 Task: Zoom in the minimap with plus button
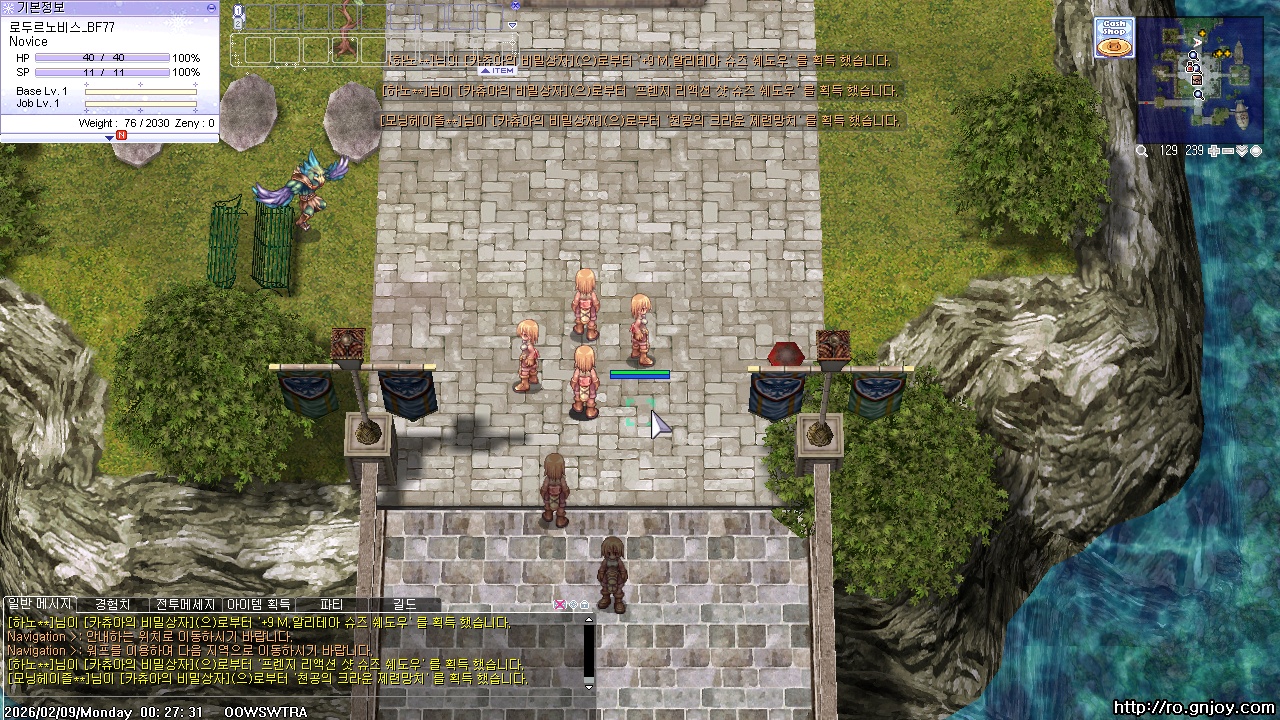1214,151
